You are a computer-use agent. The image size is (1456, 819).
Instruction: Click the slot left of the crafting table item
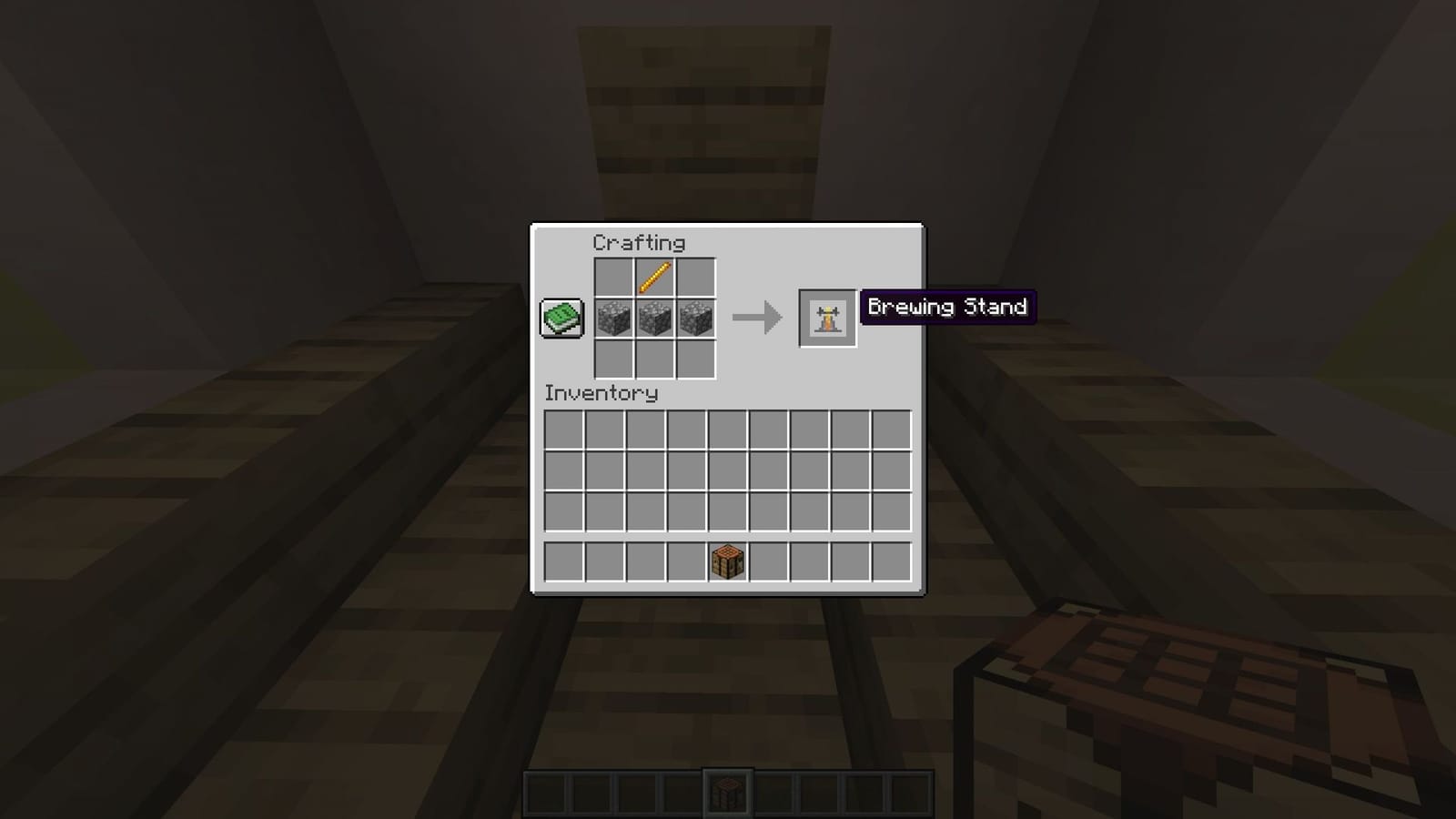tap(686, 559)
